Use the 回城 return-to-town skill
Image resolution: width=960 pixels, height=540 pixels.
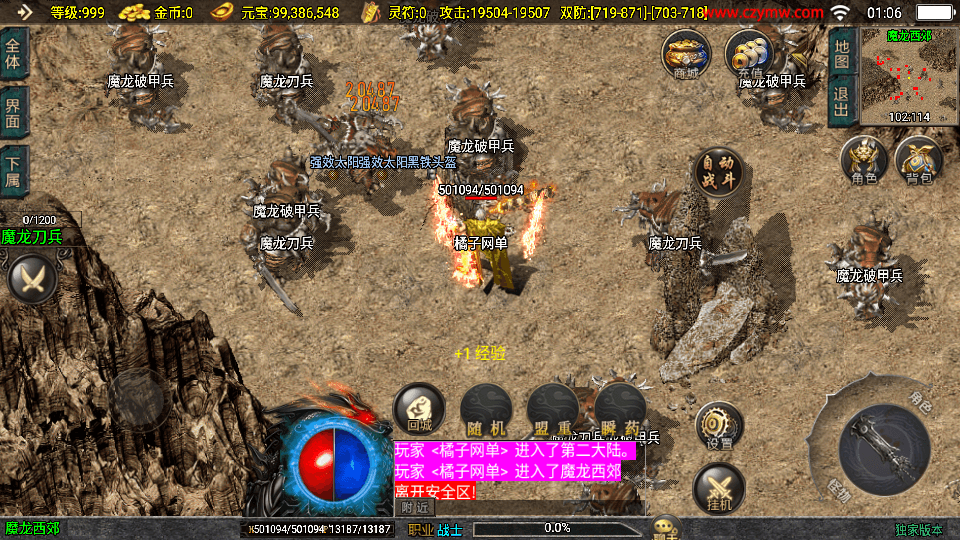[419, 408]
